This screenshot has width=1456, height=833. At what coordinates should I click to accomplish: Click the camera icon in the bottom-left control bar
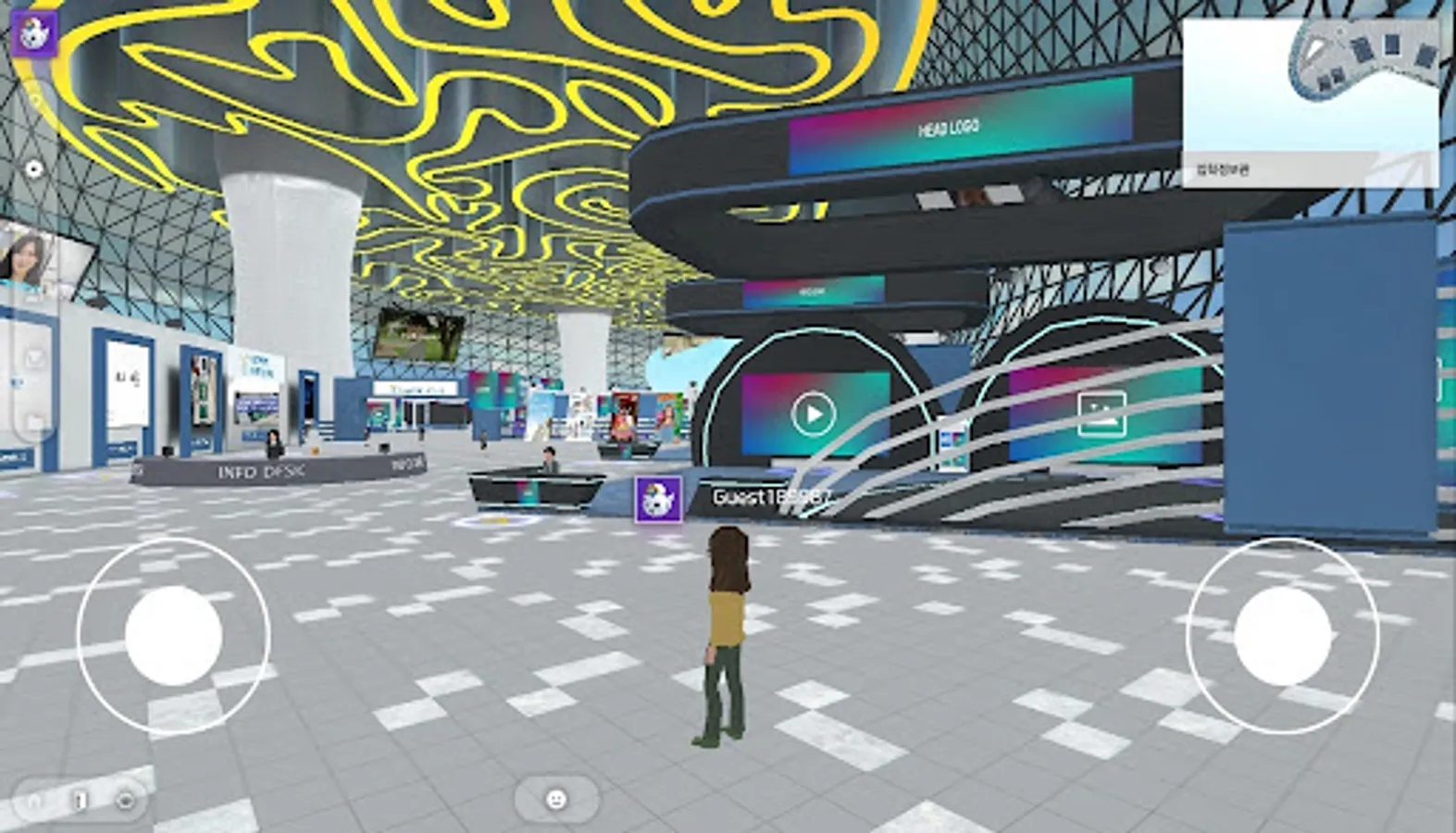pos(79,800)
